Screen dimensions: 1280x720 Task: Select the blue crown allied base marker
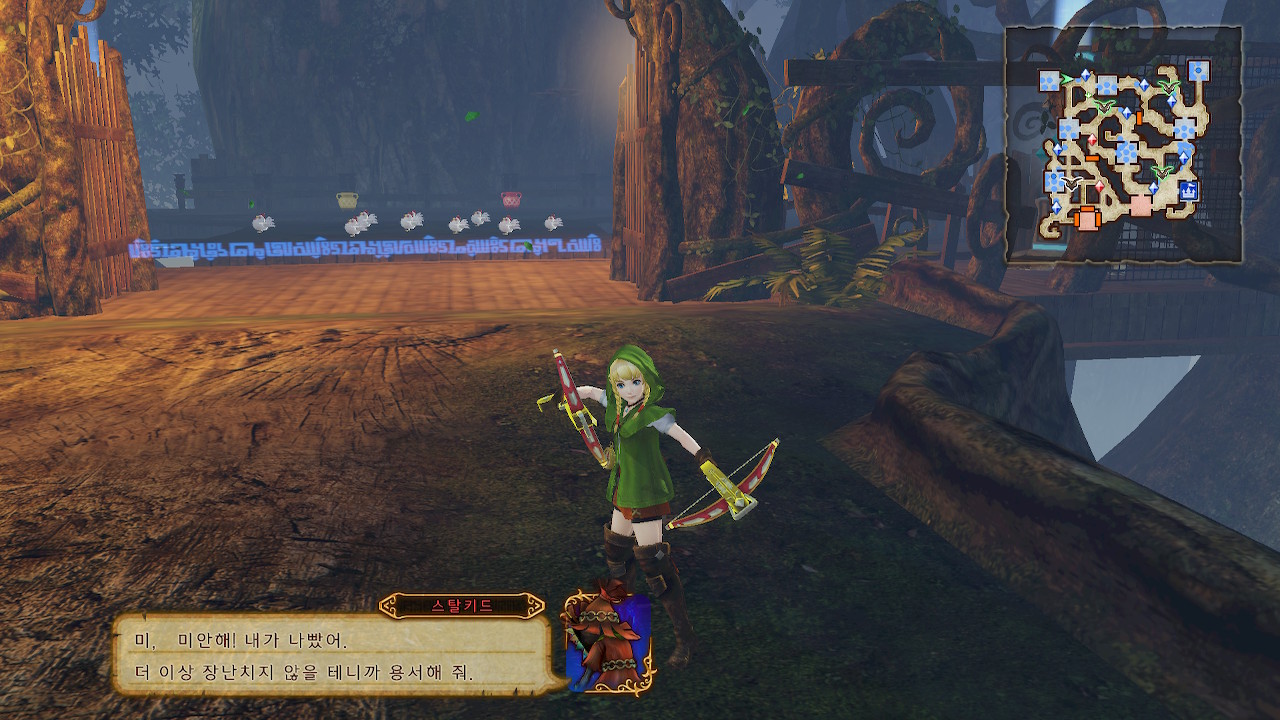pos(1189,190)
